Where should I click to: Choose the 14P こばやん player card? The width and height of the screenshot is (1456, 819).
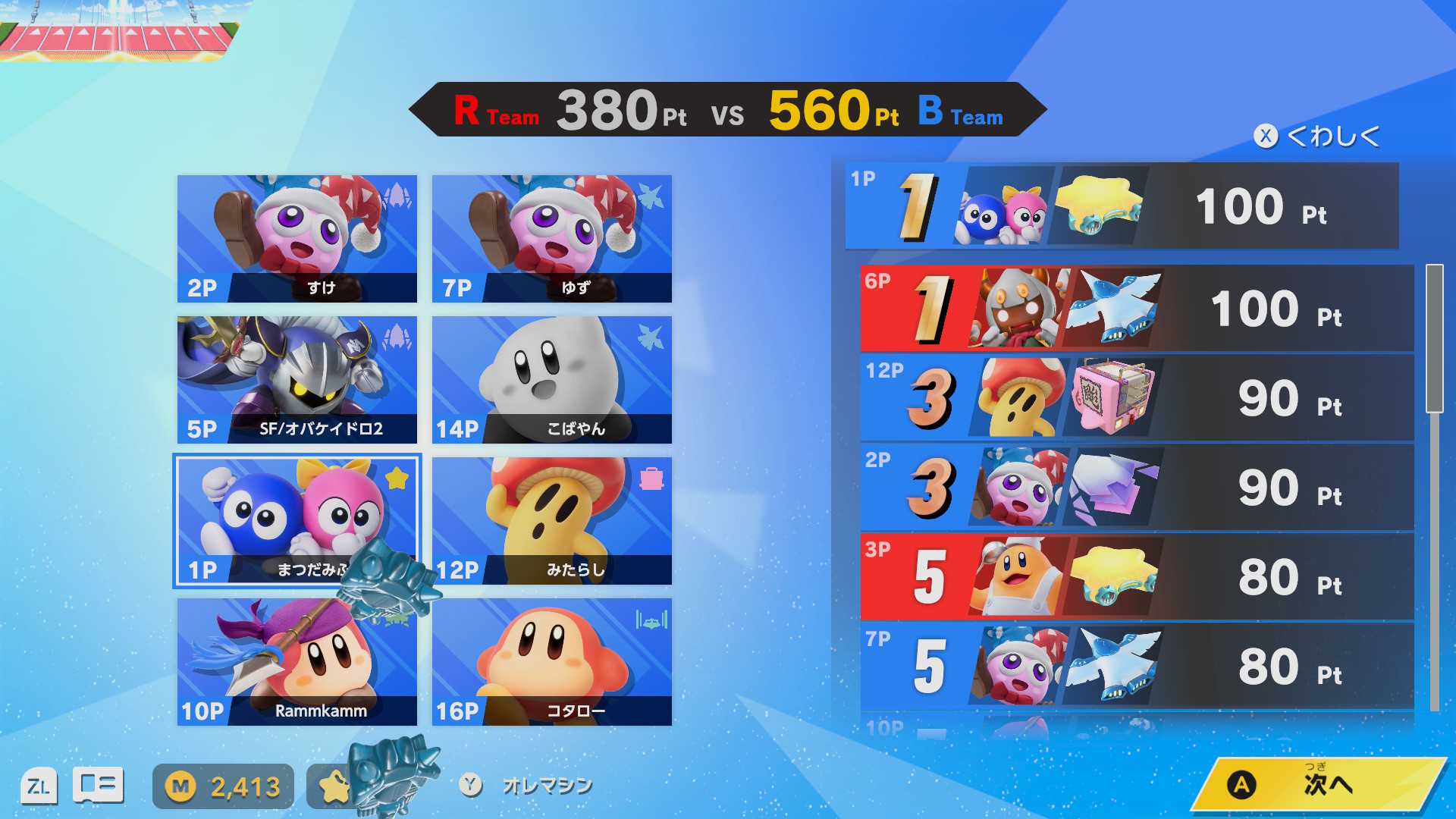(552, 380)
